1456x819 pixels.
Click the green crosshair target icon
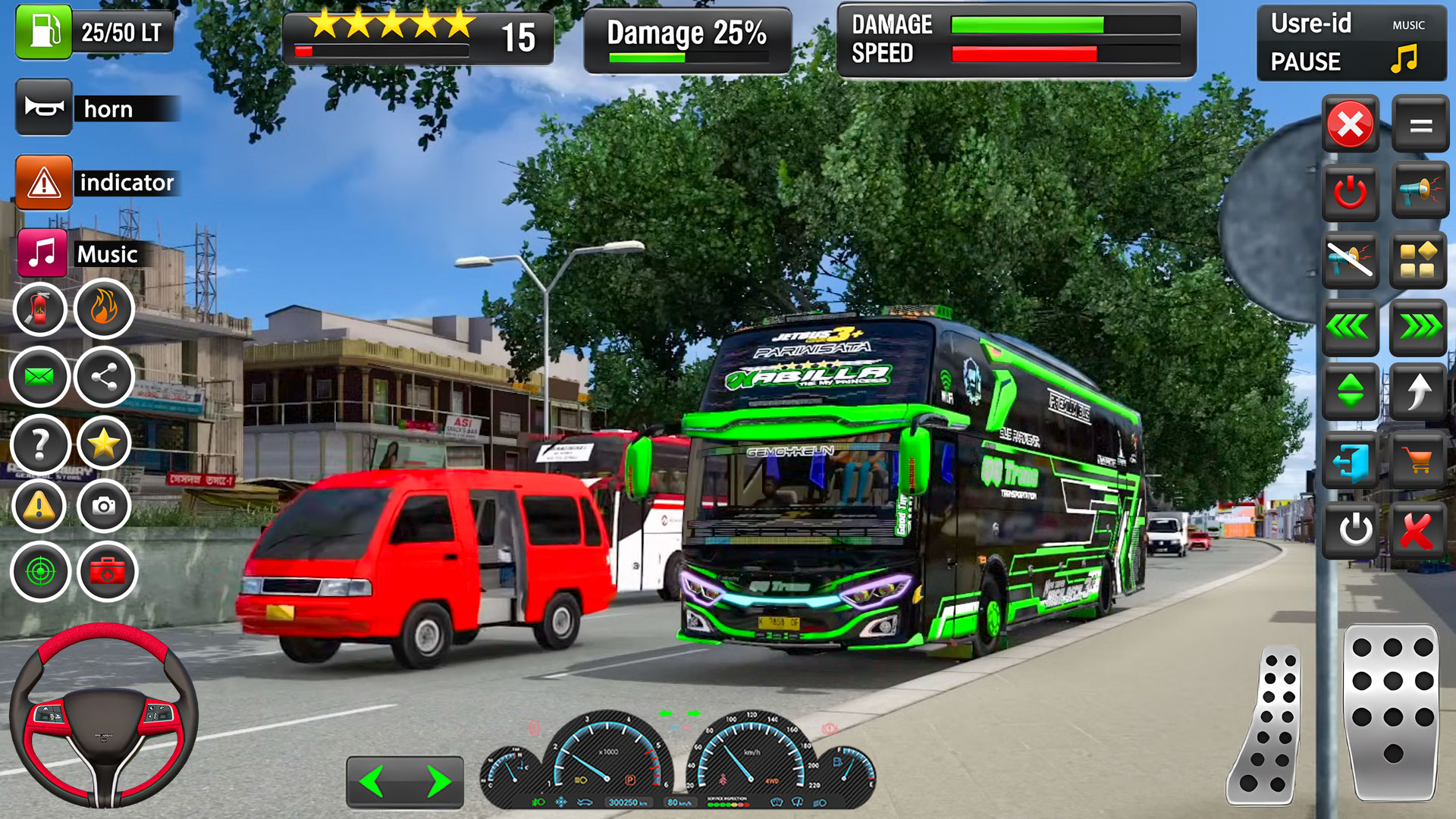pos(39,571)
